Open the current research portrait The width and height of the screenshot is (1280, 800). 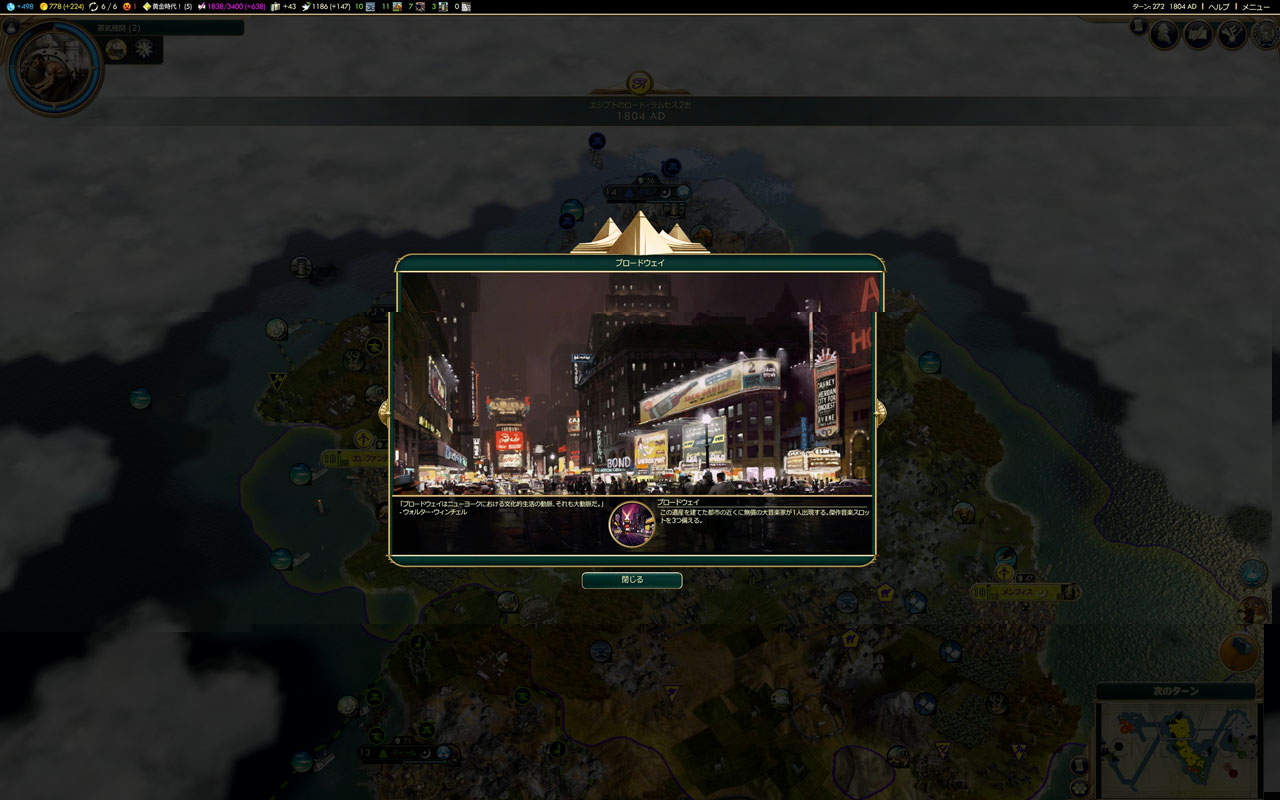pyautogui.click(x=53, y=66)
